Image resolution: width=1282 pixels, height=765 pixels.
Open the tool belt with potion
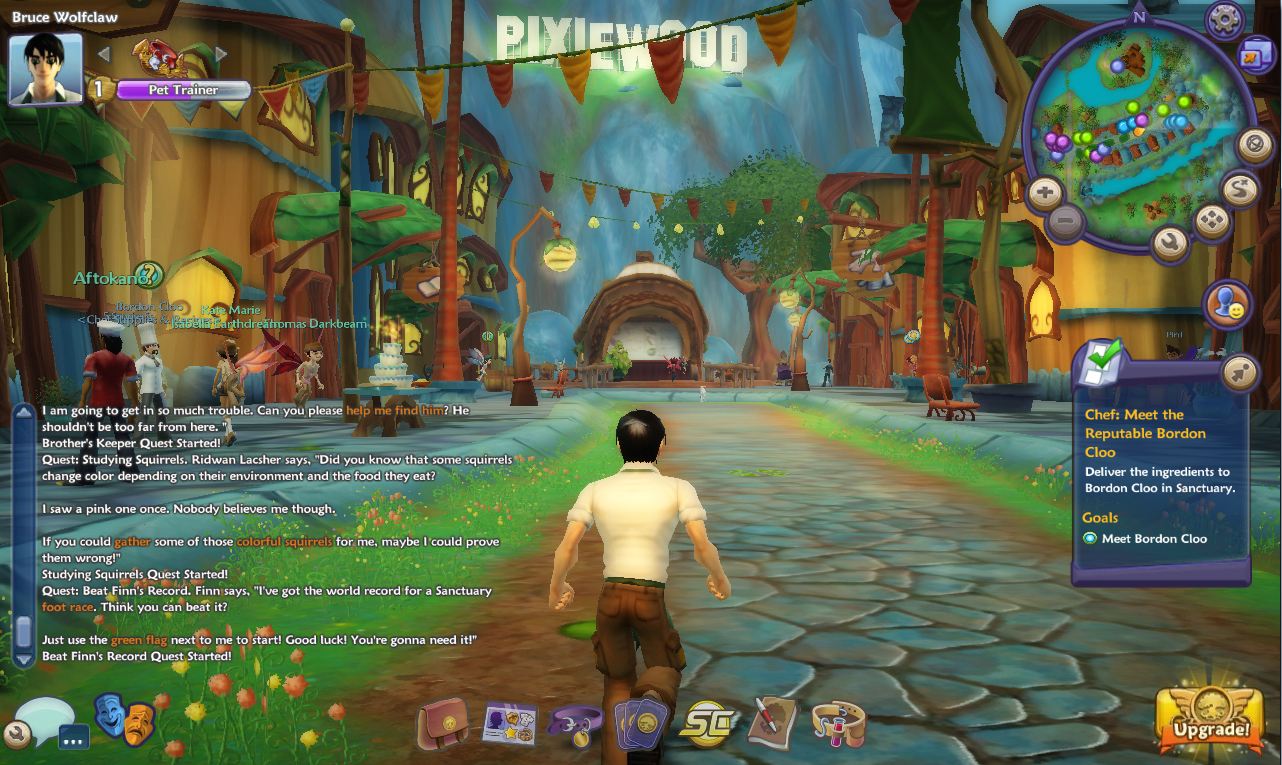click(x=838, y=723)
